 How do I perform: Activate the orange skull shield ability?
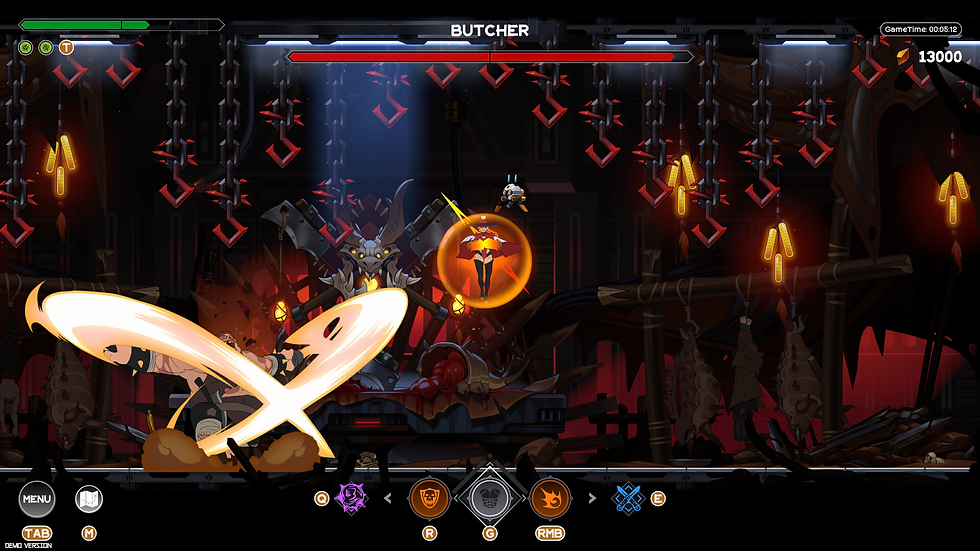(429, 498)
